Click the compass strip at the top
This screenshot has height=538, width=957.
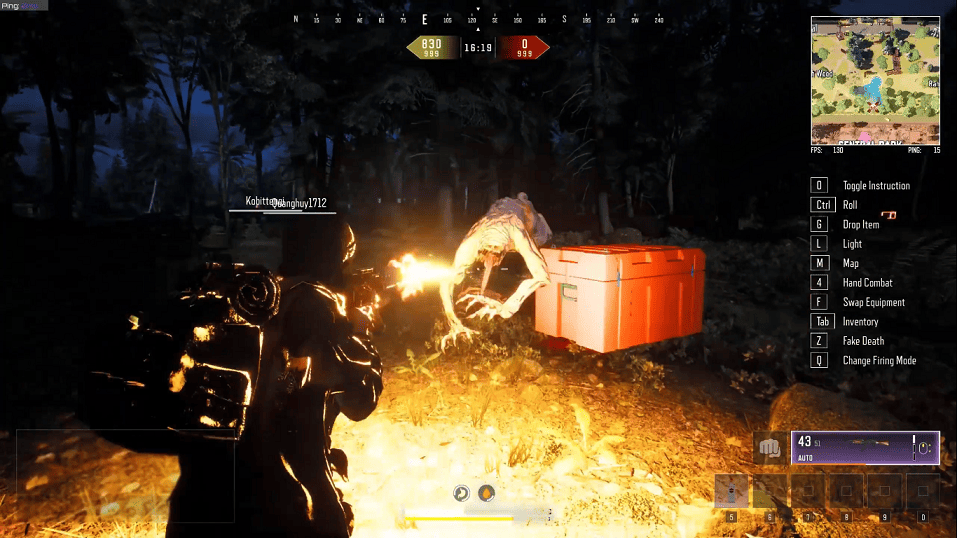pyautogui.click(x=478, y=19)
